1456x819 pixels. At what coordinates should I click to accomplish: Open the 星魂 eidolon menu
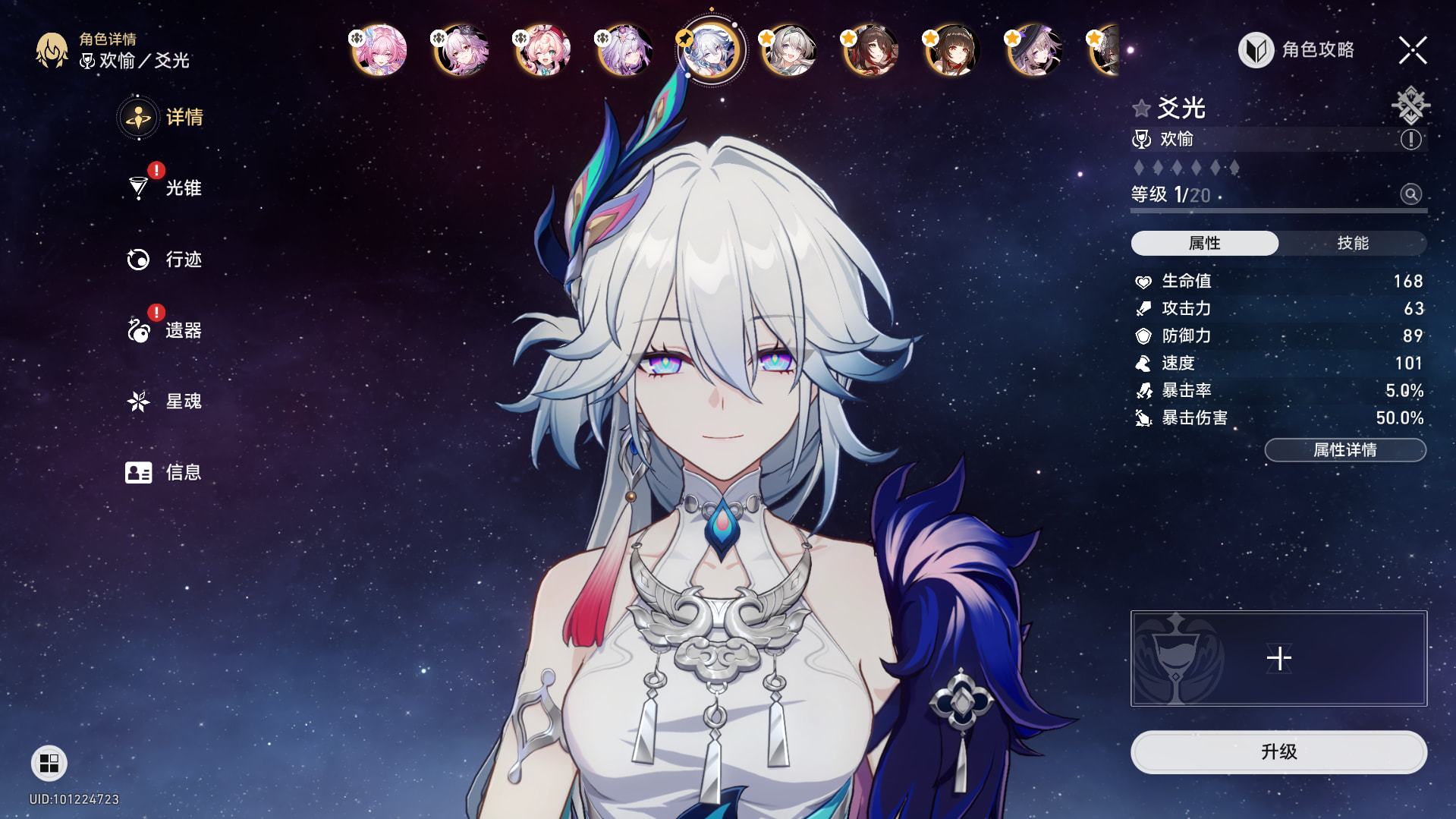point(165,402)
